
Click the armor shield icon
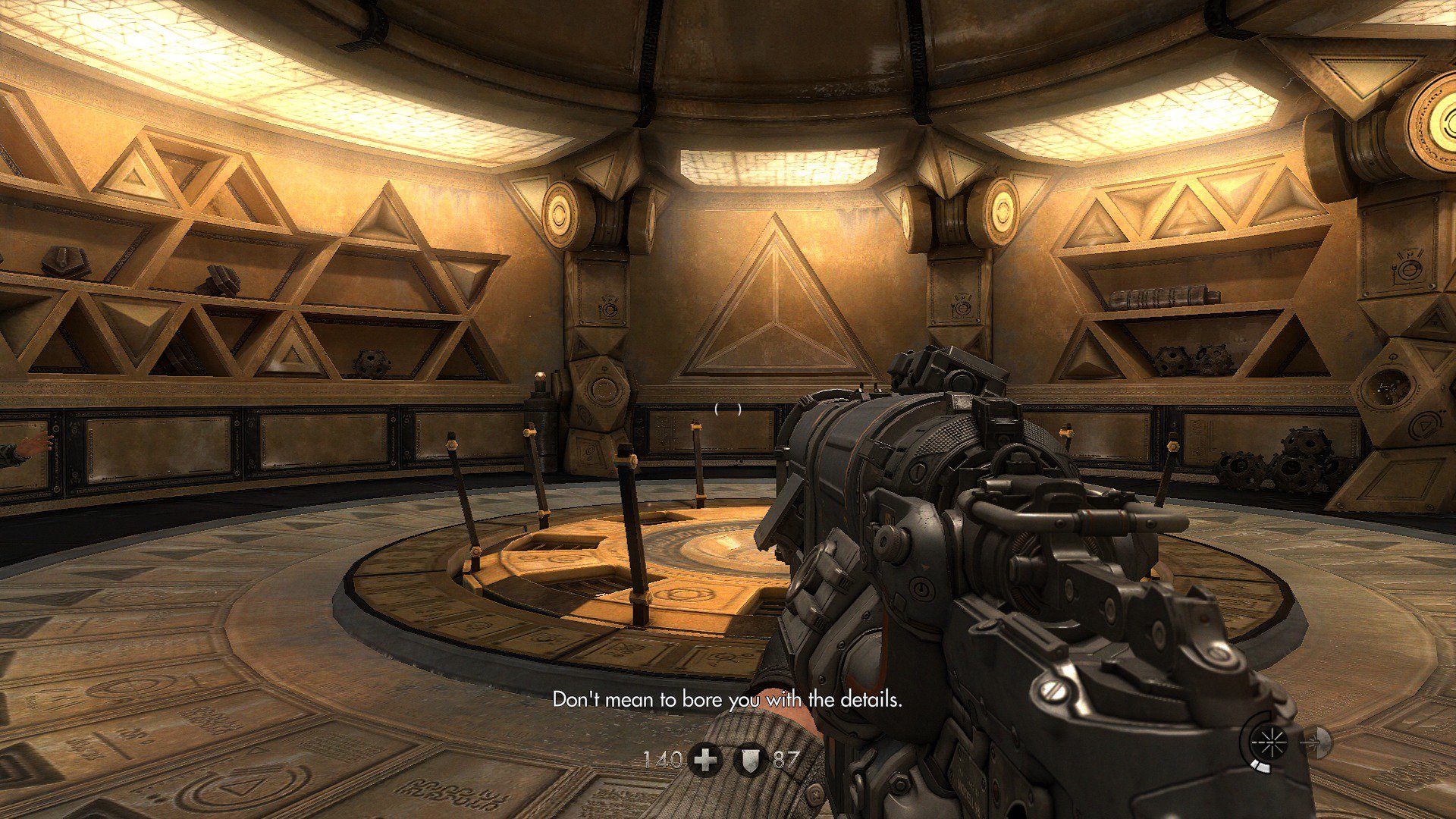pyautogui.click(x=749, y=760)
